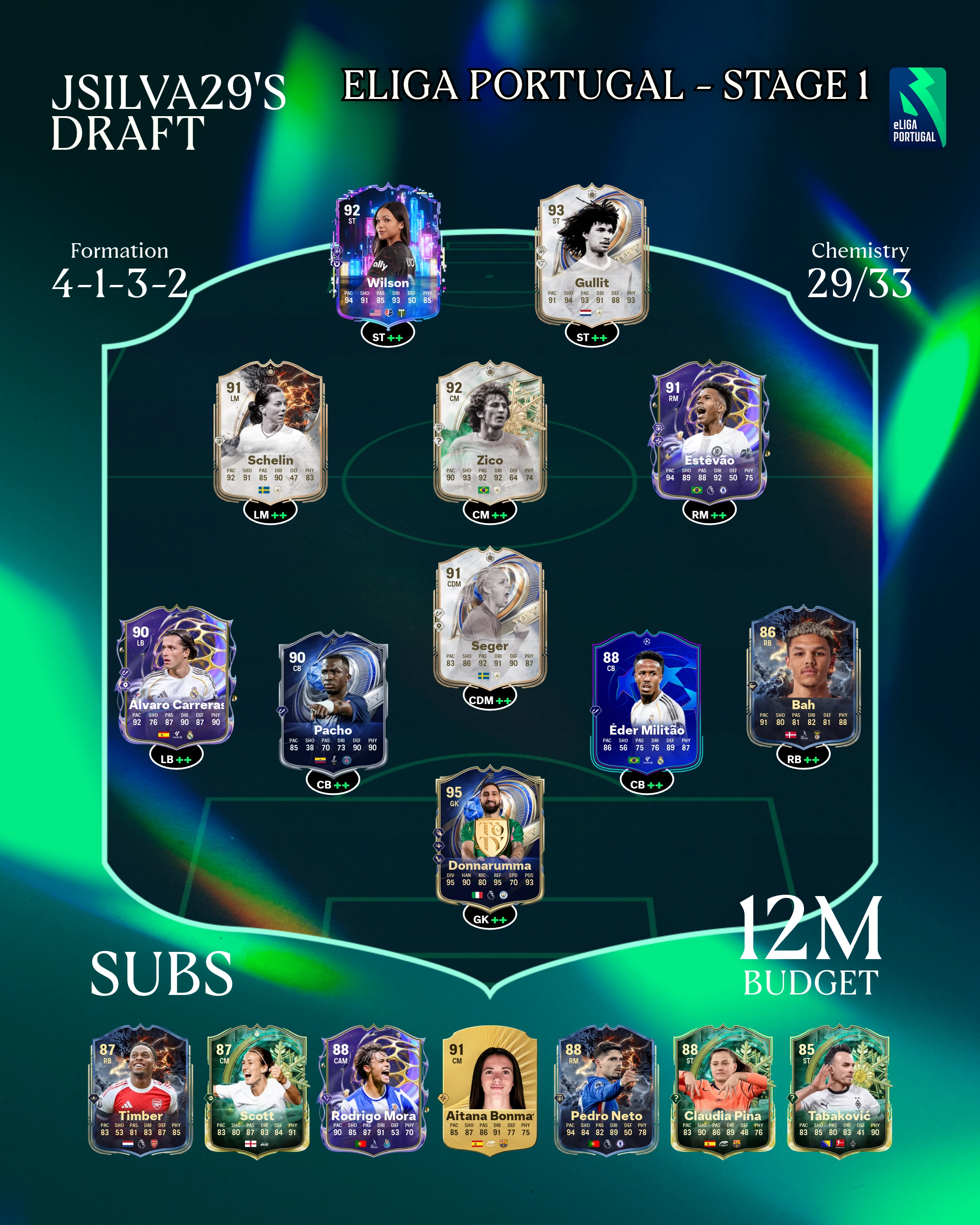This screenshot has height=1225, width=980.
Task: Select the Pedro Neto substitute card
Action: (x=606, y=1090)
